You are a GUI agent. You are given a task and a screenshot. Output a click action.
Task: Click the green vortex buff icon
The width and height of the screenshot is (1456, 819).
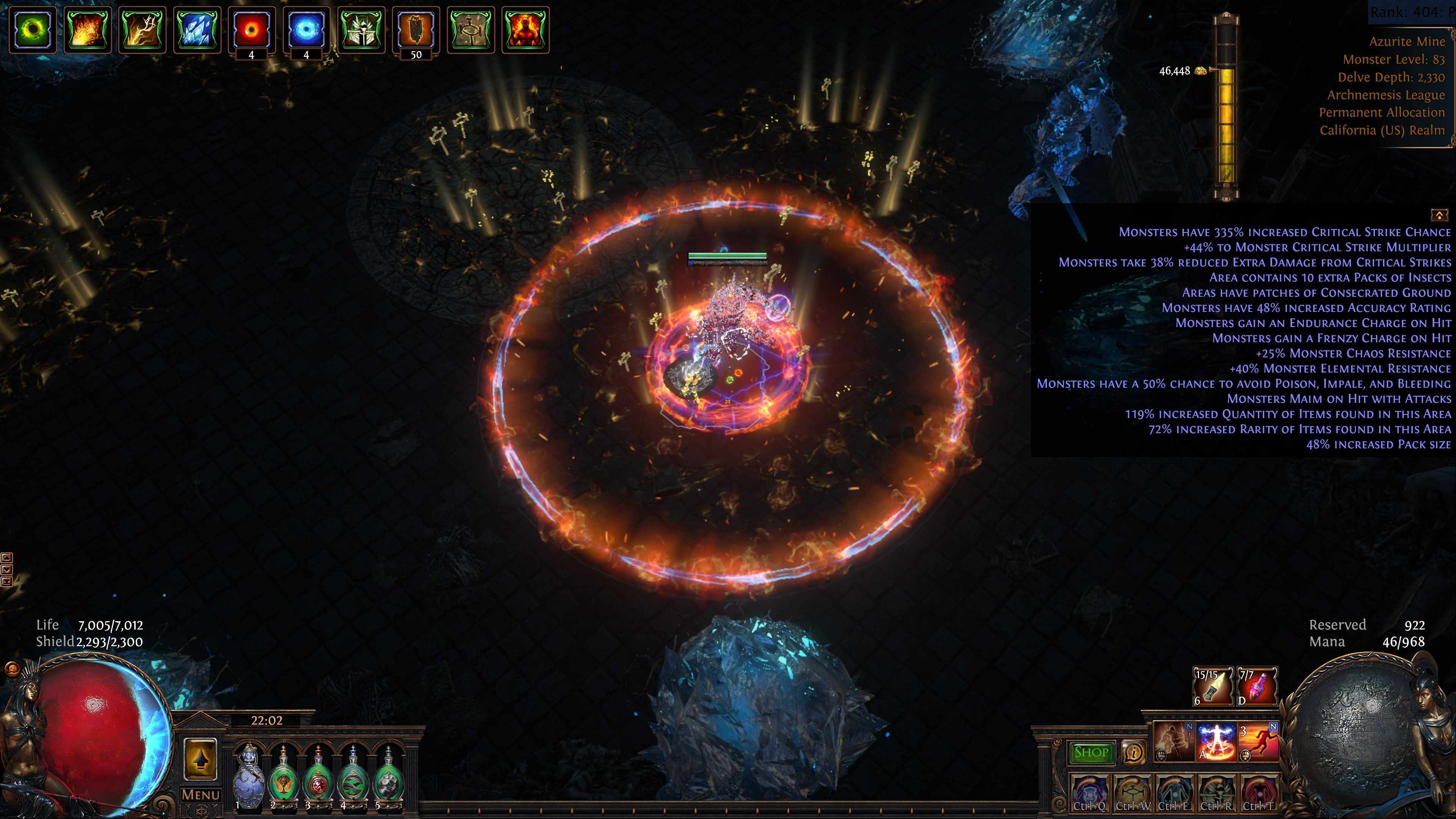(32, 30)
